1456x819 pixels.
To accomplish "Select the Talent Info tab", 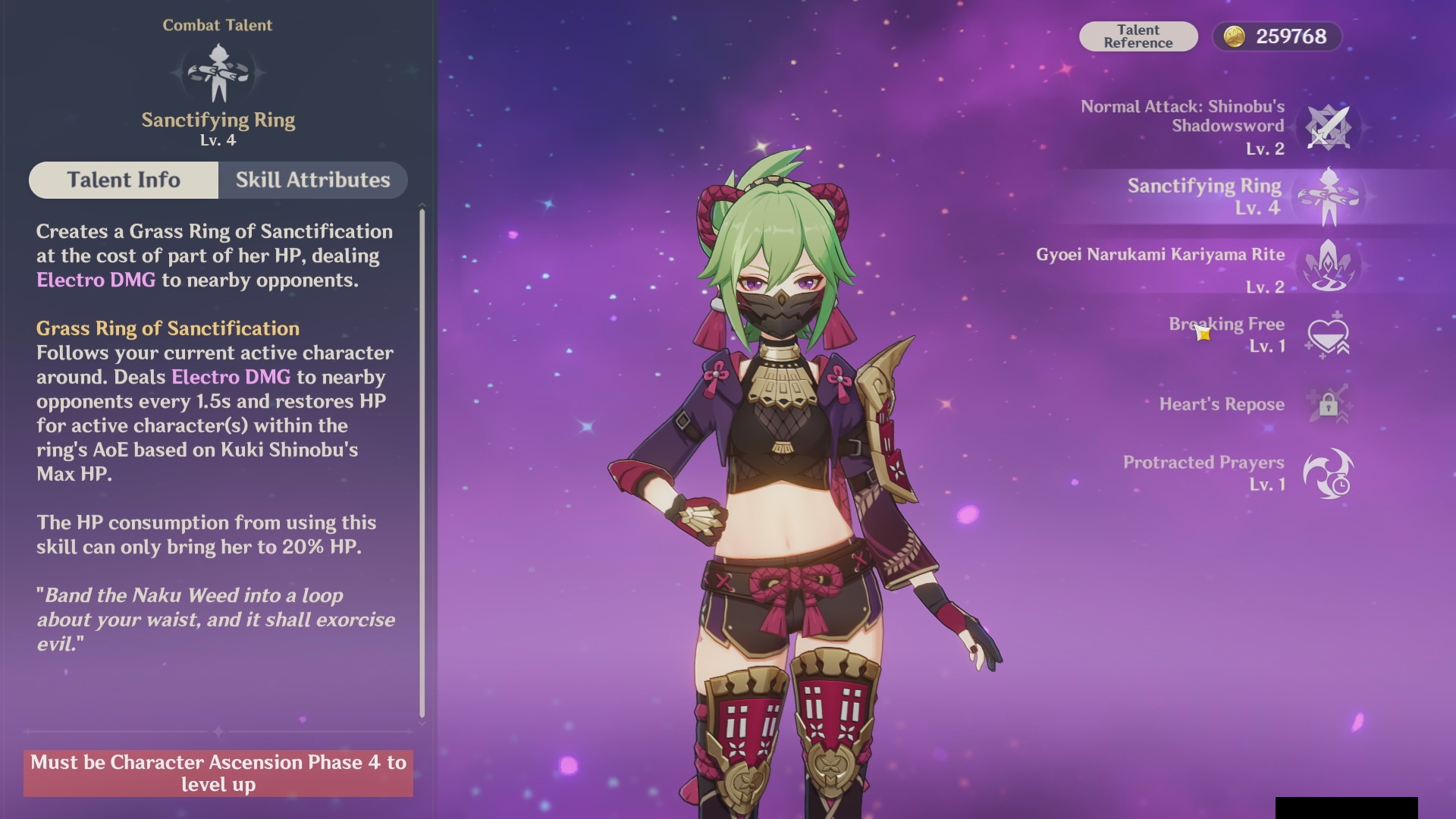I will pos(124,180).
